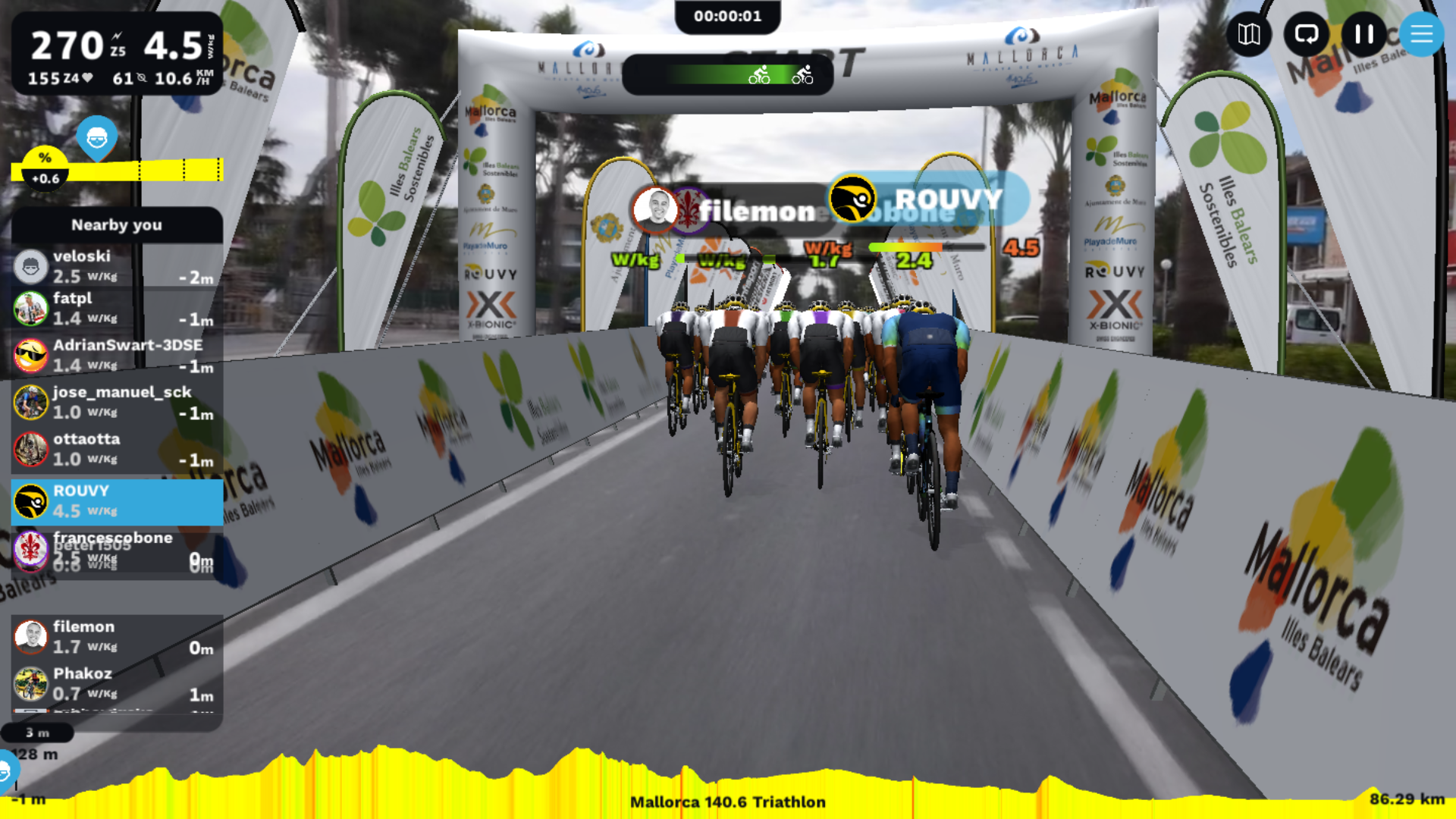Select the highlighted ROUVY rider row
The height and width of the screenshot is (819, 1456).
117,501
